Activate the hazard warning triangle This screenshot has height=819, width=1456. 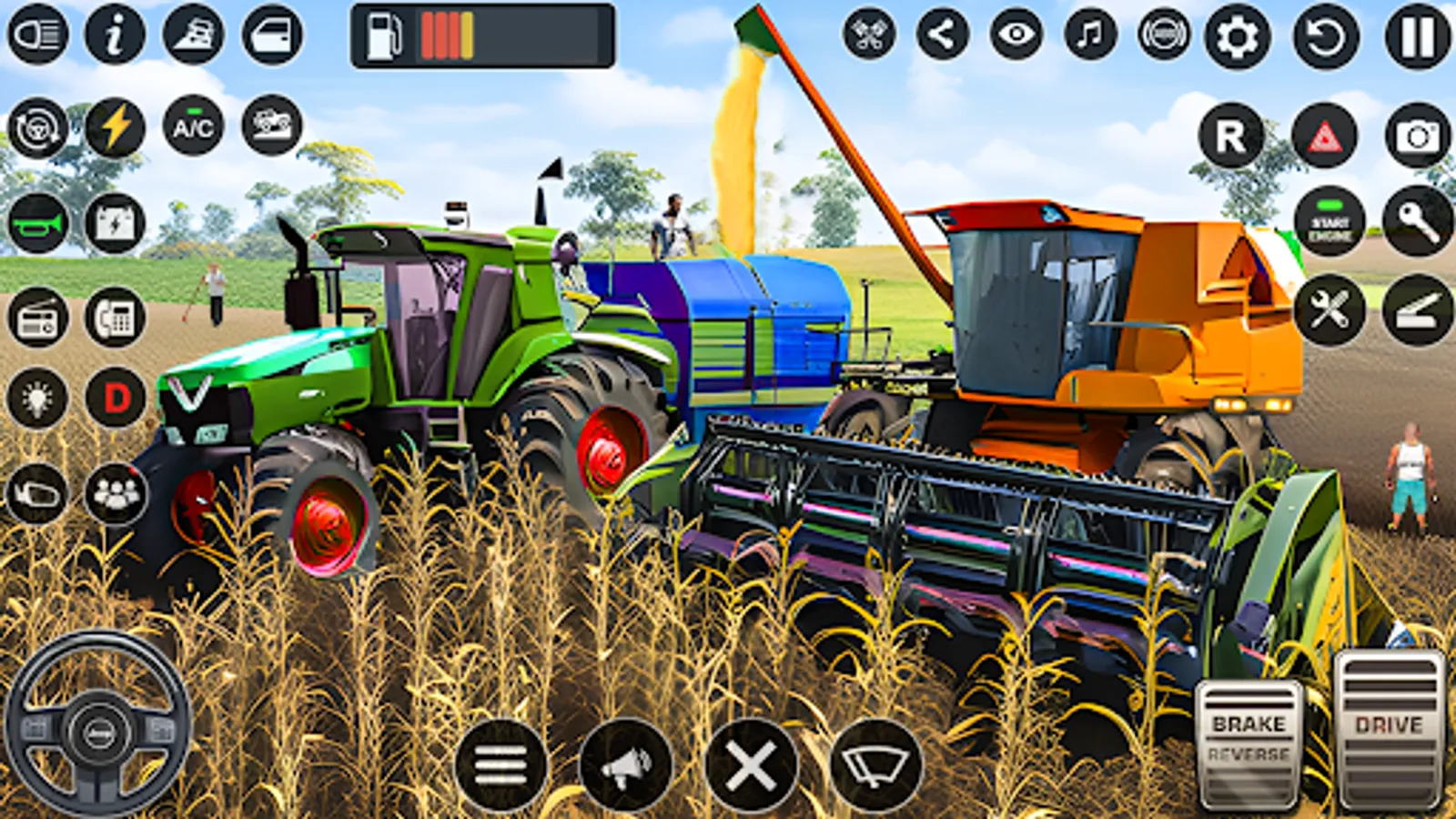(x=1327, y=138)
